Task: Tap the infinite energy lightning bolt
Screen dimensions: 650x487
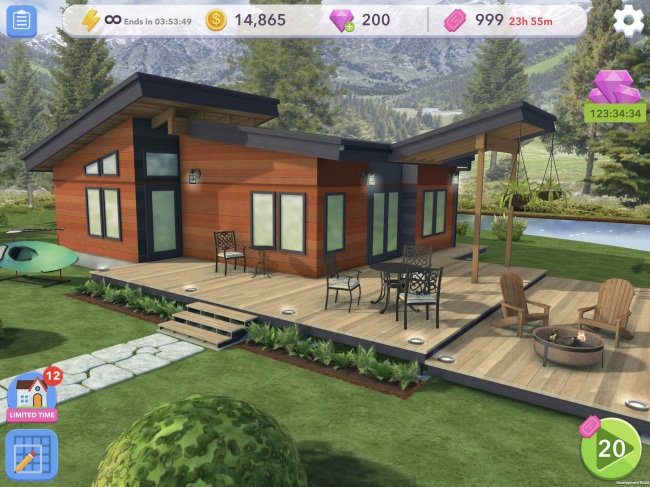Action: 91,20
